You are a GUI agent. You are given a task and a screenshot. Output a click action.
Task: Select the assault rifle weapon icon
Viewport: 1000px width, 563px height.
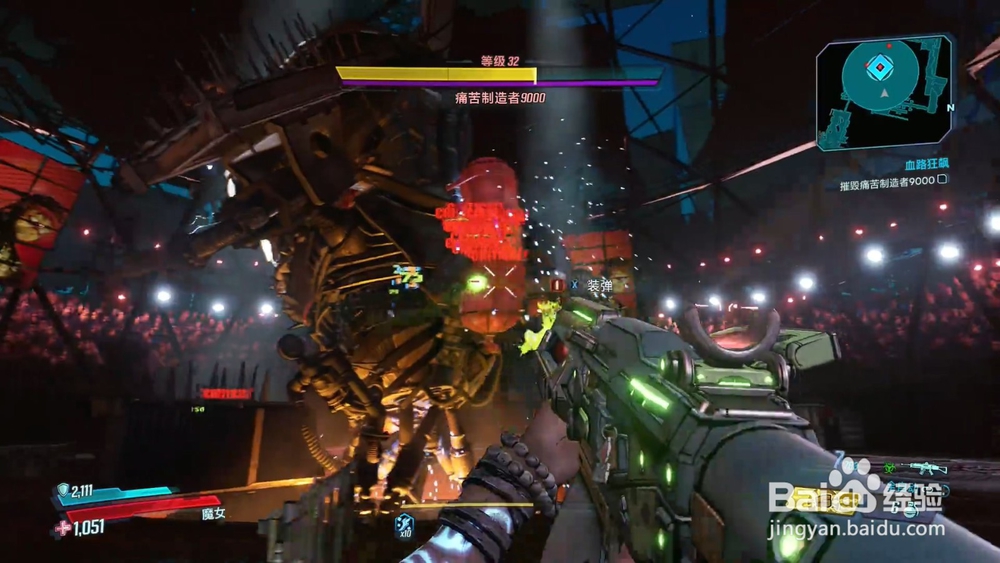coord(927,467)
